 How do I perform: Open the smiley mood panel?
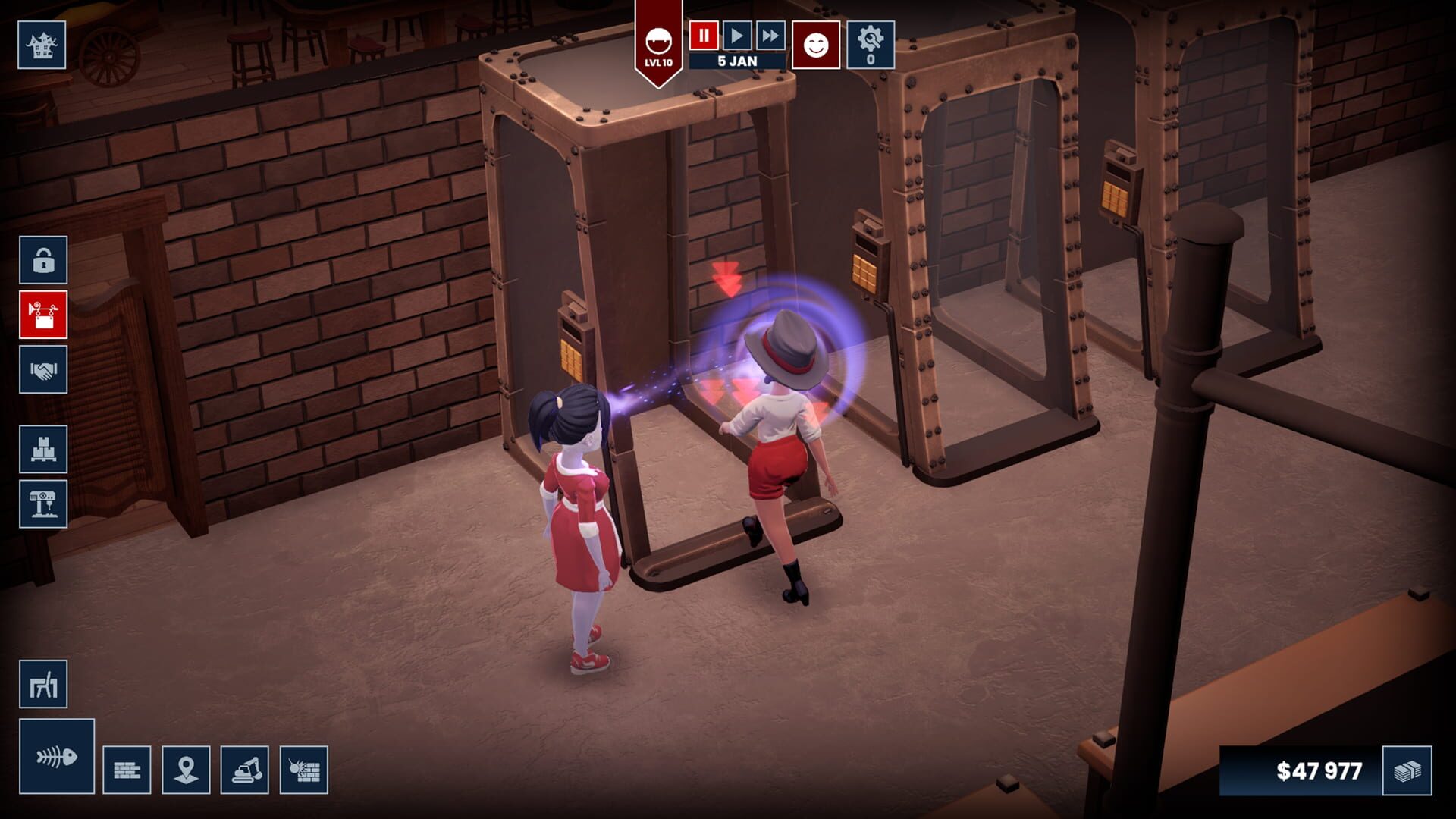(x=815, y=44)
